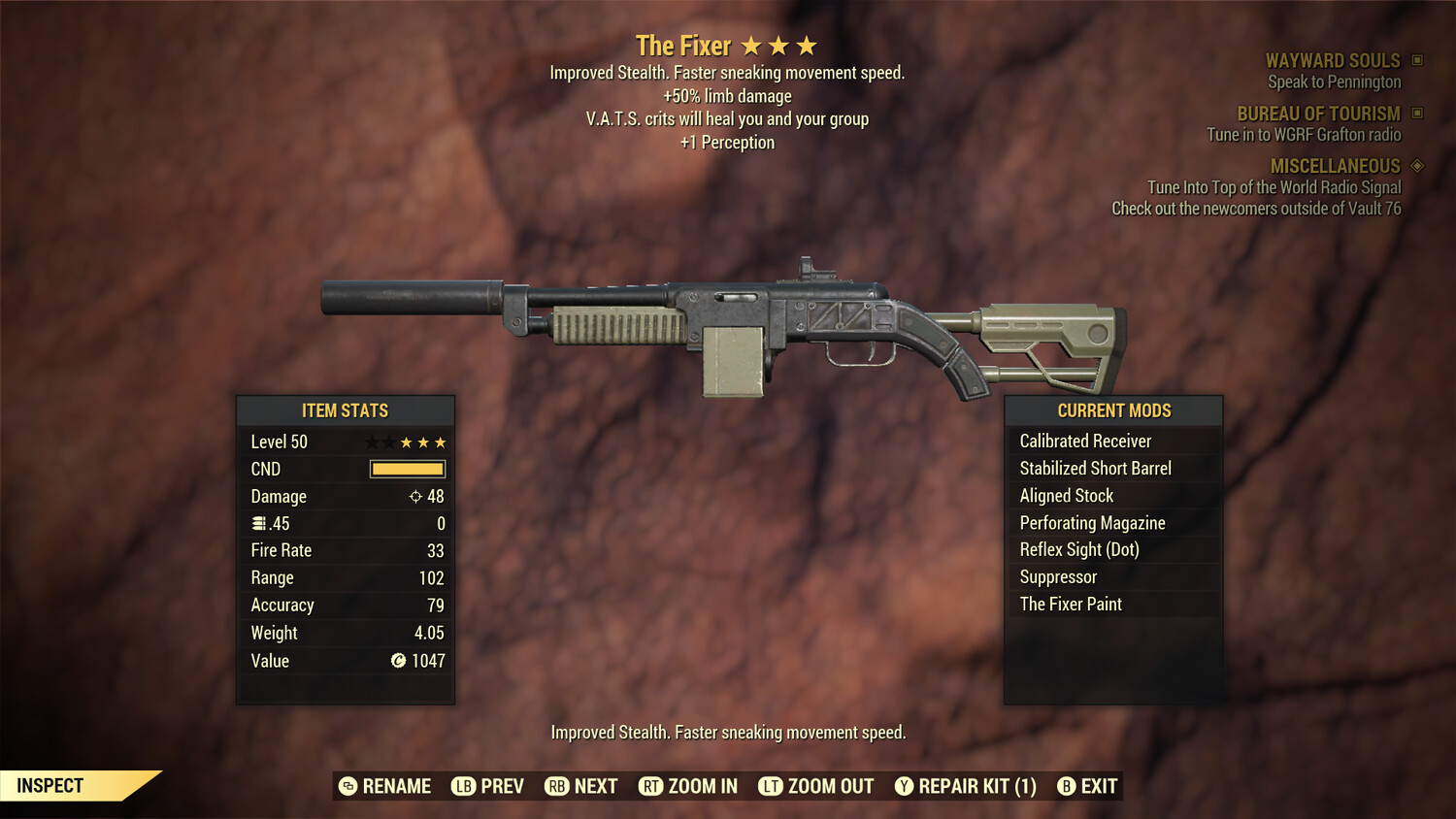Toggle tracking on Bureau of Tourism quest
Viewport: 1456px width, 819px height.
1415,114
